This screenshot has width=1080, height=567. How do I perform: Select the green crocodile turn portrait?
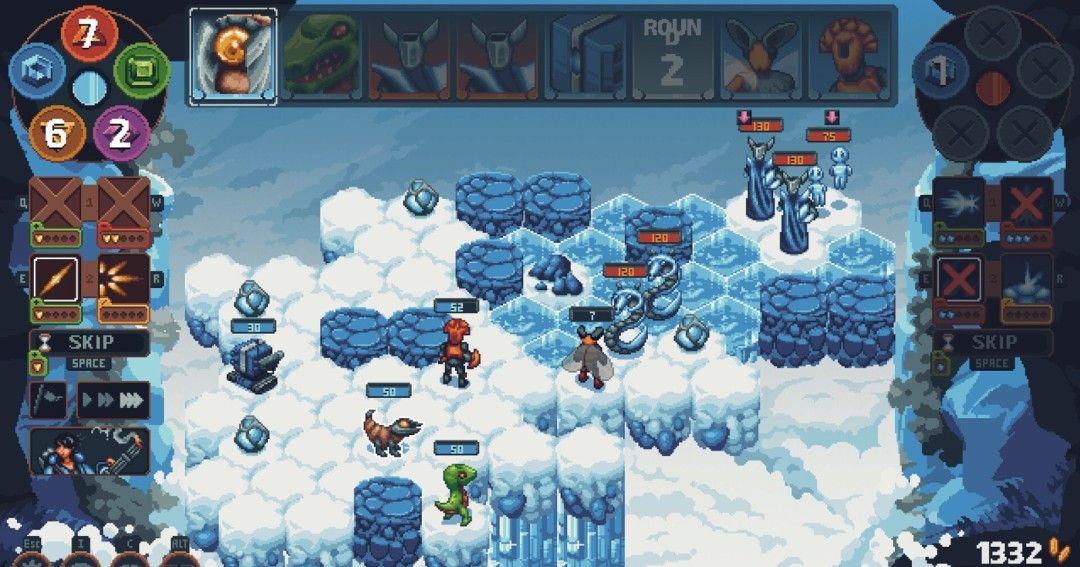[x=322, y=55]
